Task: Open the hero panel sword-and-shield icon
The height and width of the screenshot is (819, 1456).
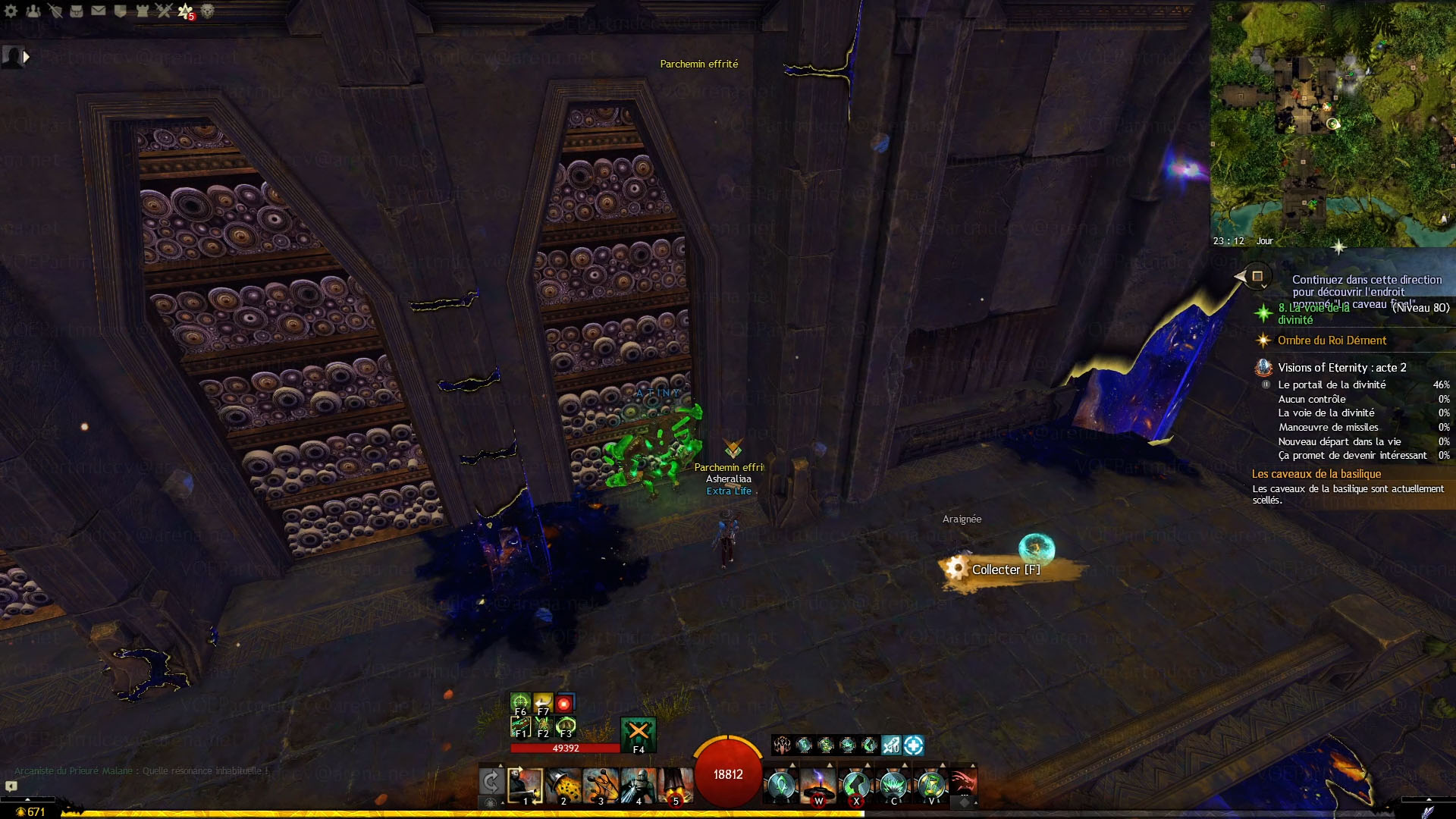Action: click(55, 11)
